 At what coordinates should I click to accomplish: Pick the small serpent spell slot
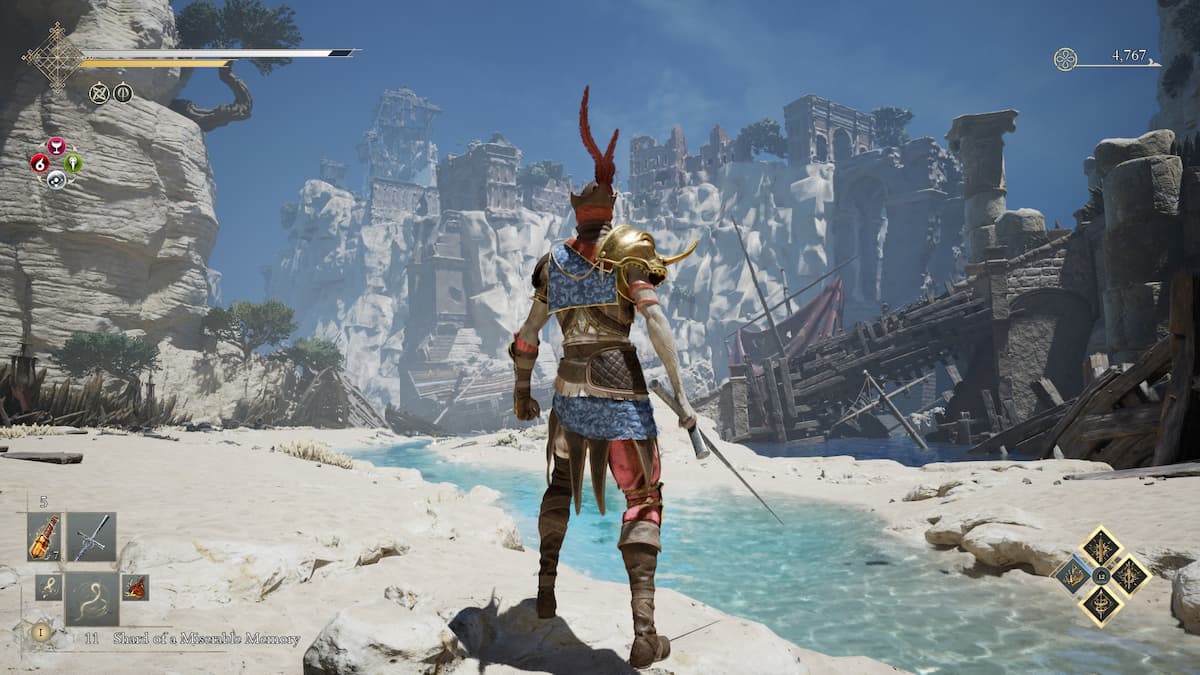(49, 587)
